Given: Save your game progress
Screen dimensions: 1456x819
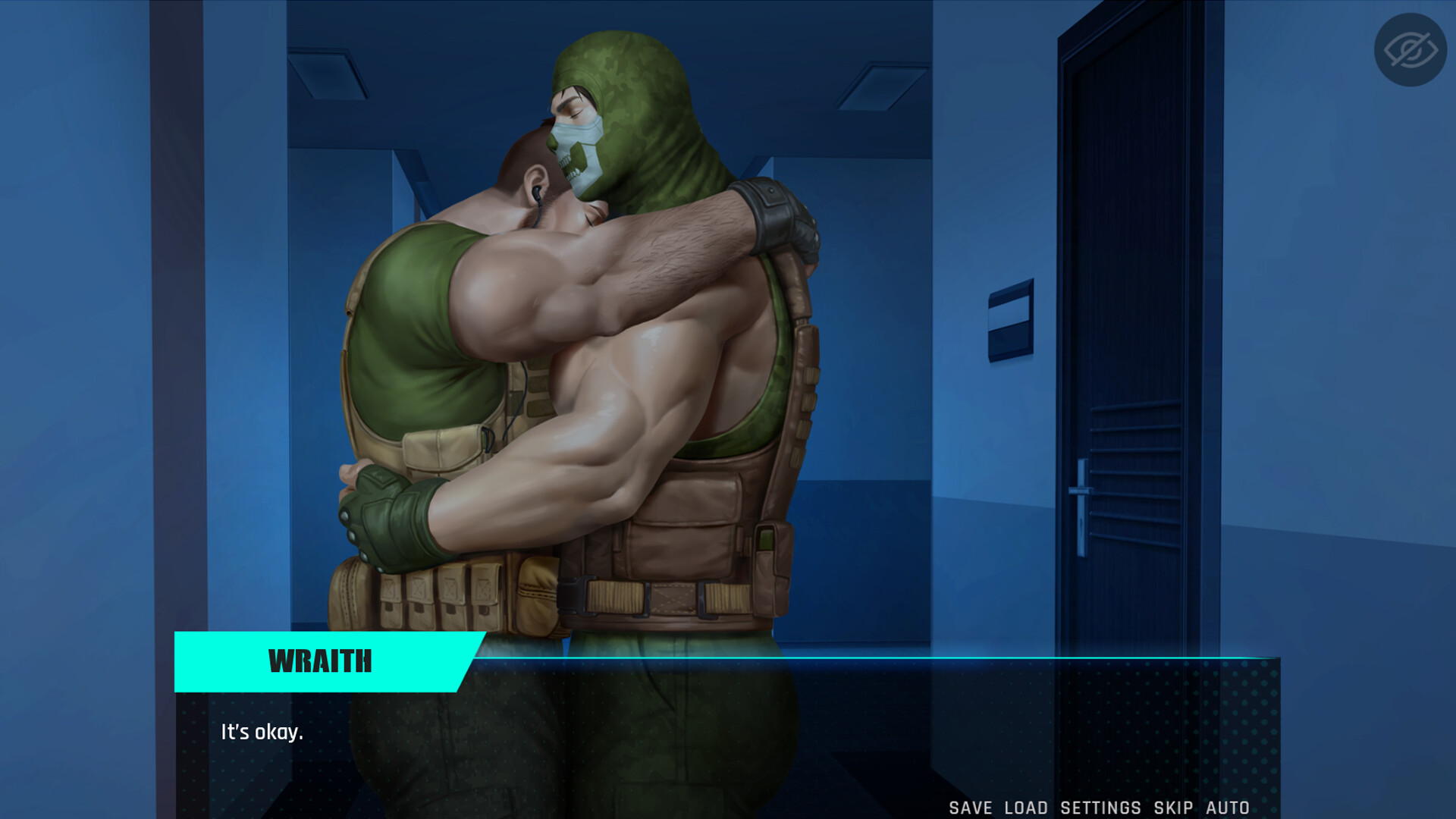Looking at the screenshot, I should [971, 807].
